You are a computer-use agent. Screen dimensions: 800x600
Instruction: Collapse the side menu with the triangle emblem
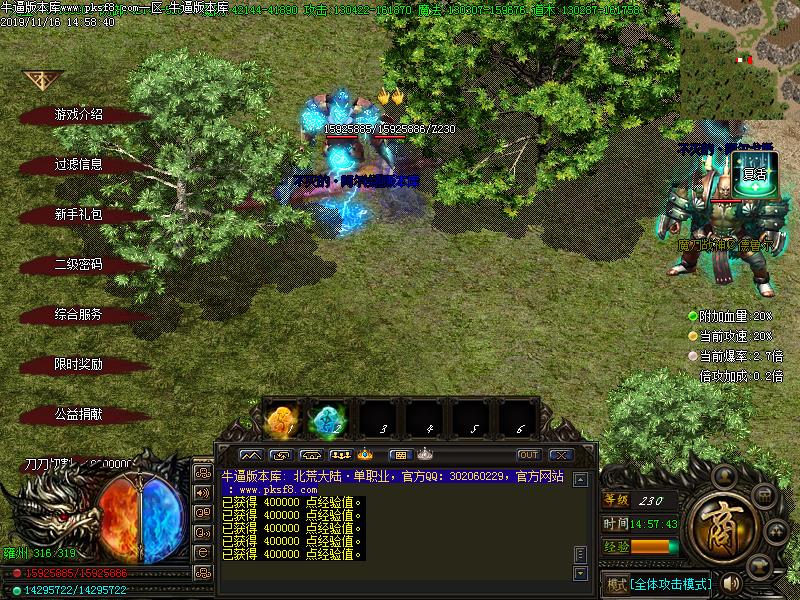[42, 80]
